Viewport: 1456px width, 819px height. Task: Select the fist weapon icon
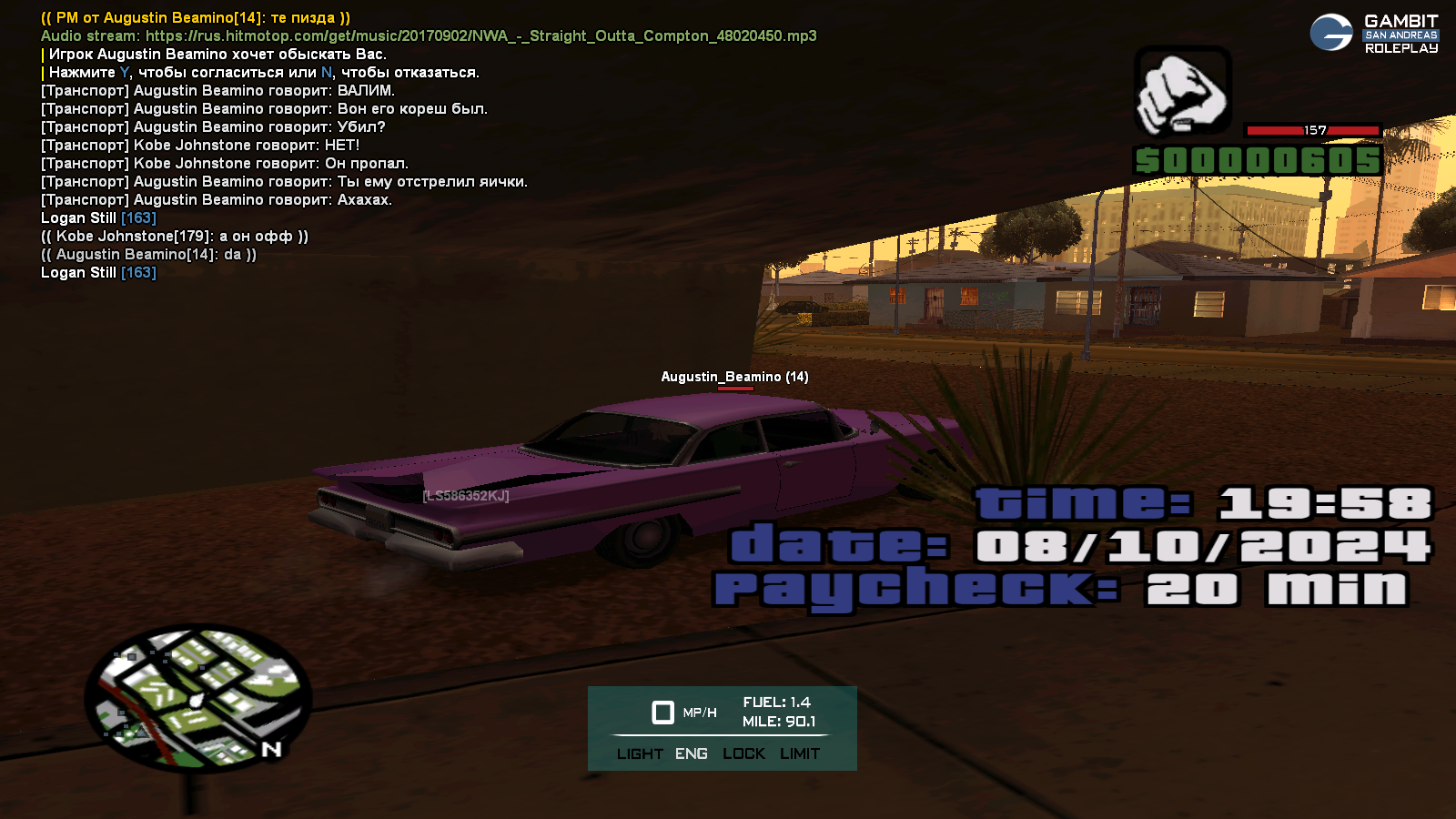(1182, 93)
